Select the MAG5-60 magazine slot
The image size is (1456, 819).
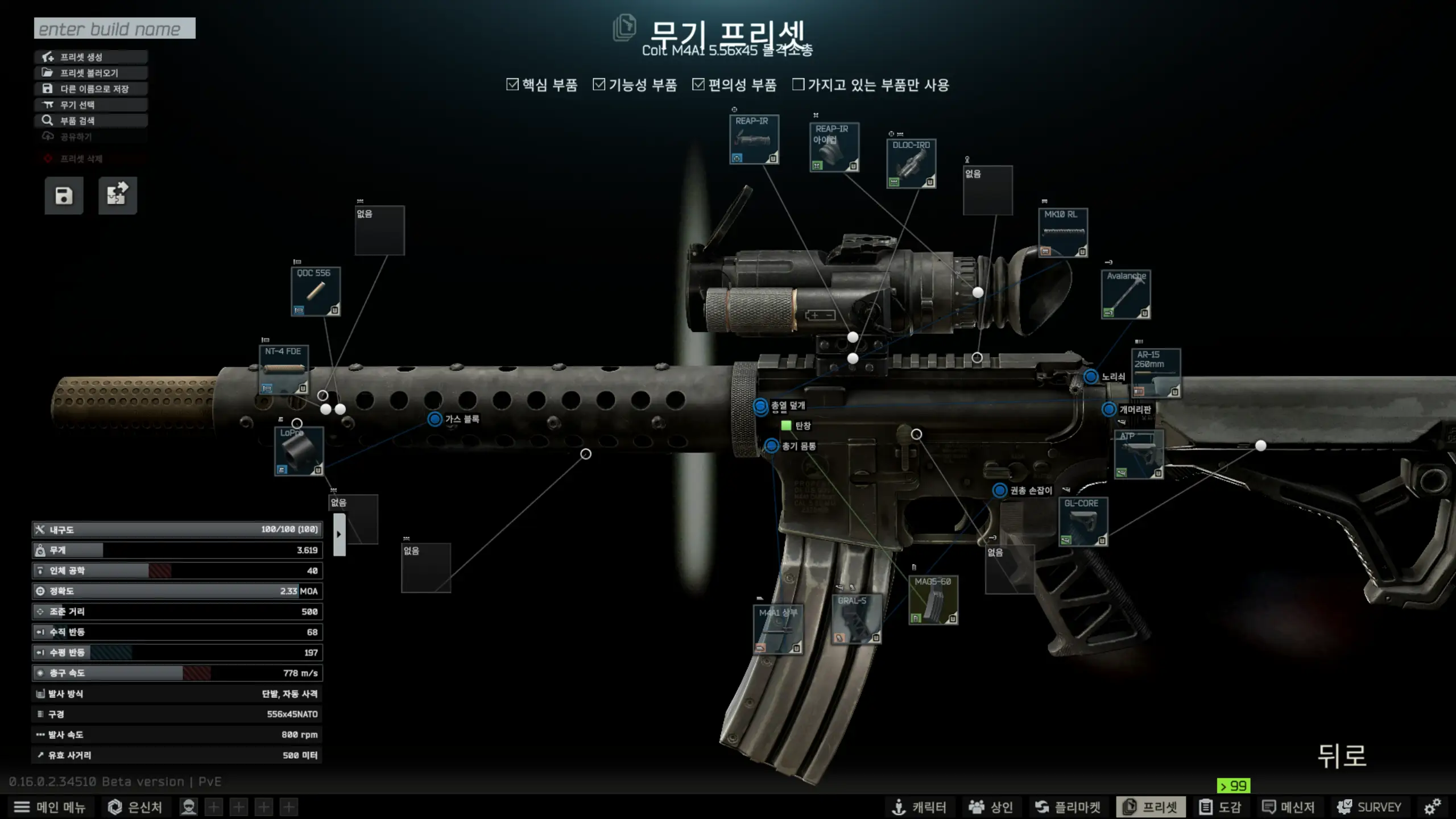pos(933,600)
